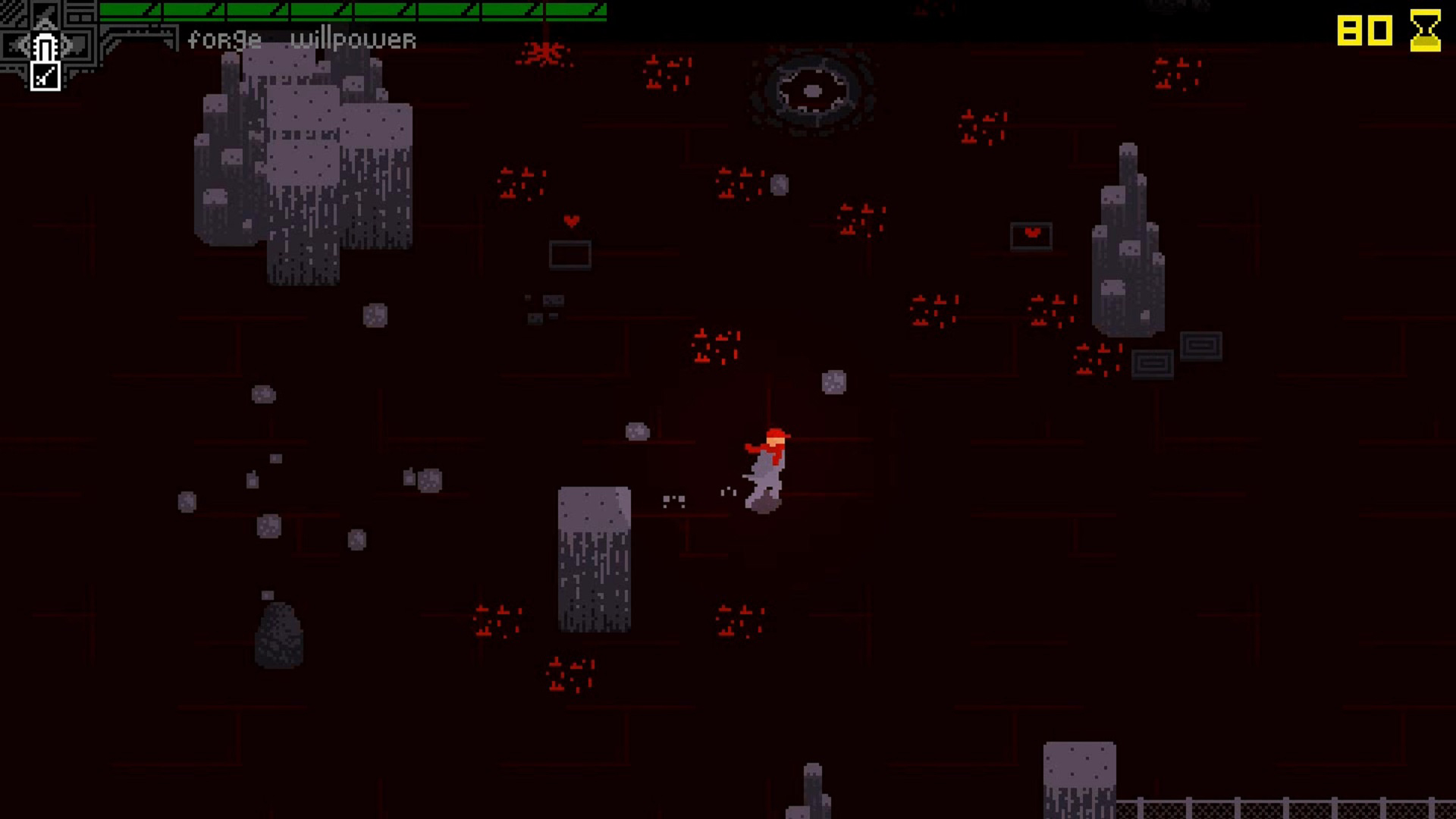Viewport: 1456px width, 819px height.
Task: Click the left speaker icon in the HUD
Action: (15, 45)
